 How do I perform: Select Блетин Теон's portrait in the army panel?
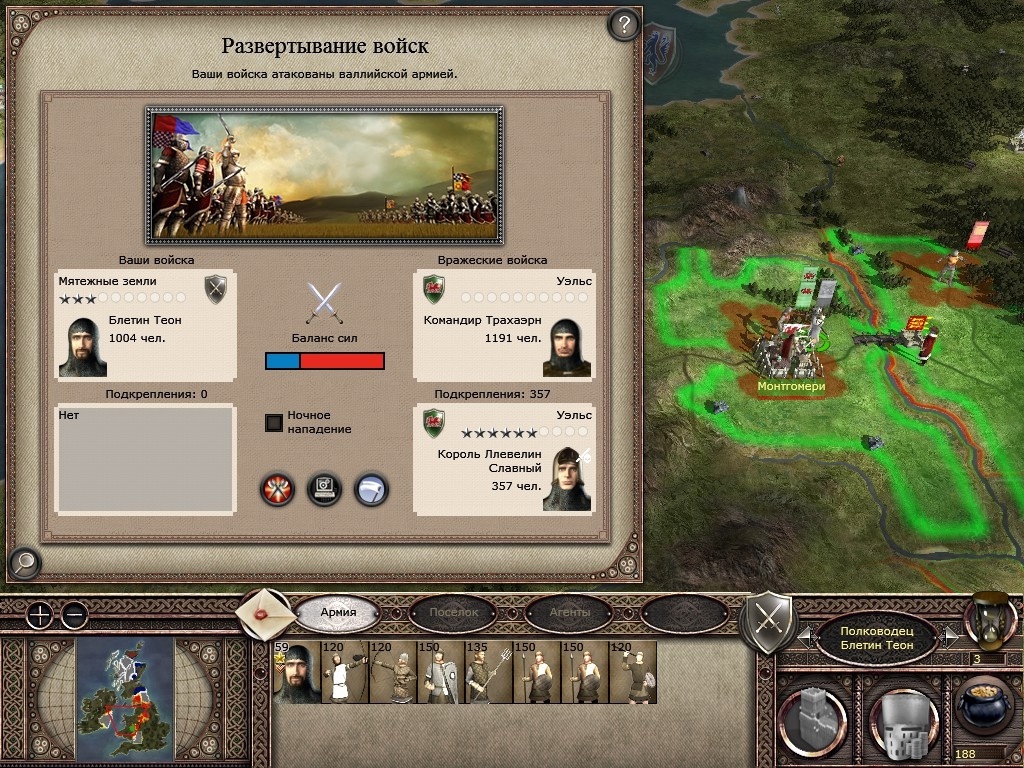(83, 346)
